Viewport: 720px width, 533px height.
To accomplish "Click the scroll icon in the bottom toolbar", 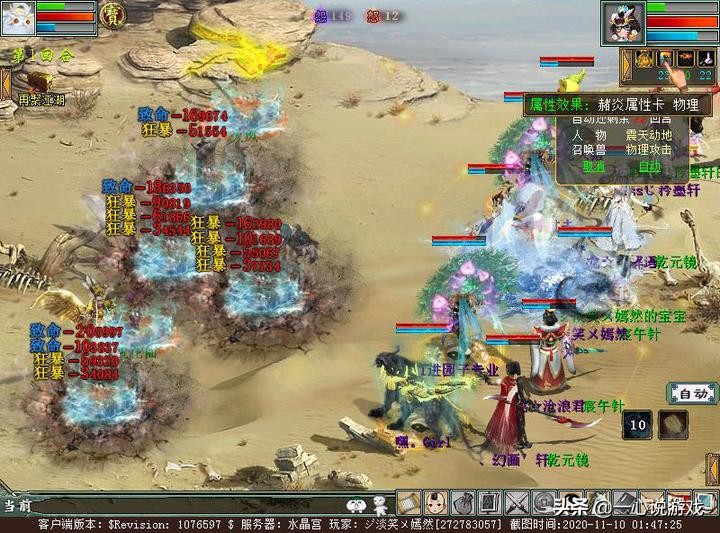I will point(410,501).
